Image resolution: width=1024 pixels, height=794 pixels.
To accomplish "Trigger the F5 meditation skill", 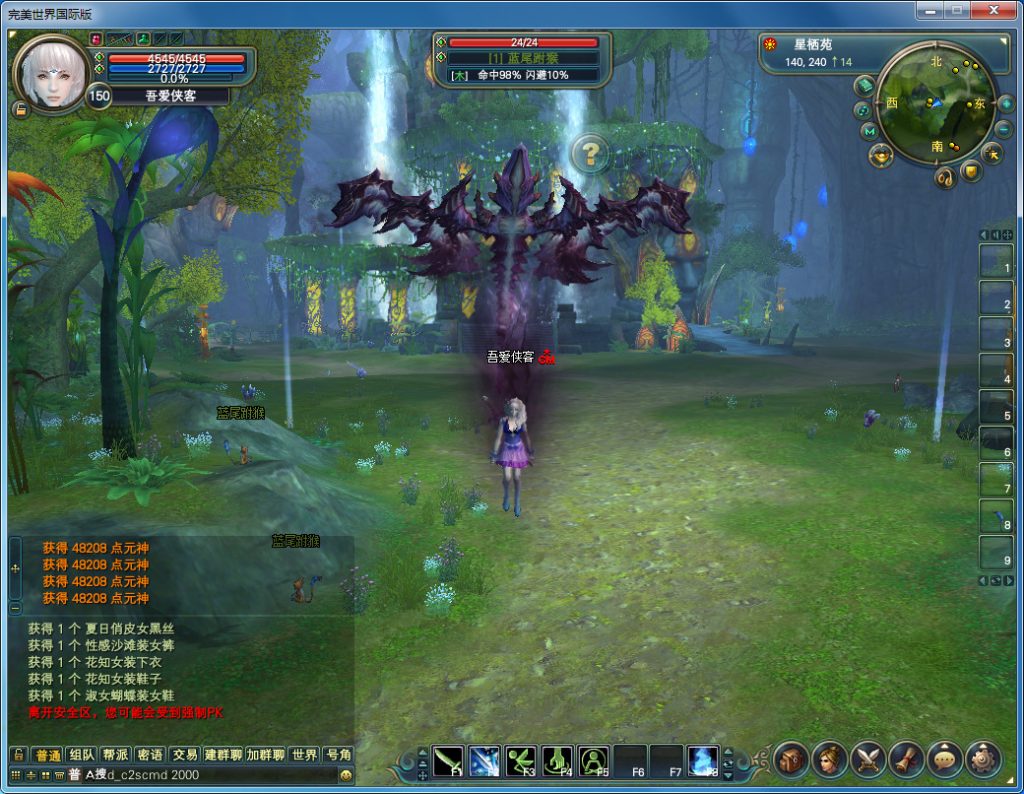I will [594, 761].
